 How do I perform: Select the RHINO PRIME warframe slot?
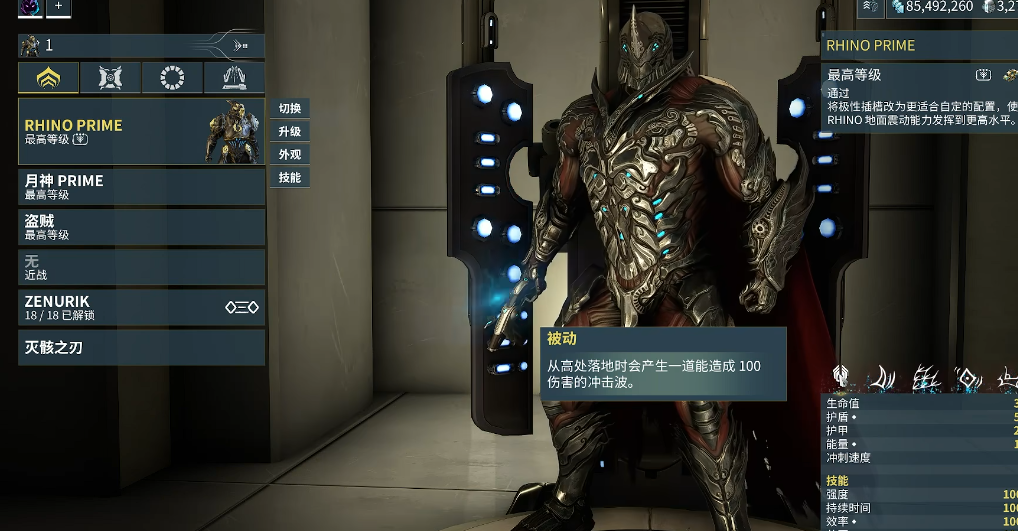click(141, 131)
